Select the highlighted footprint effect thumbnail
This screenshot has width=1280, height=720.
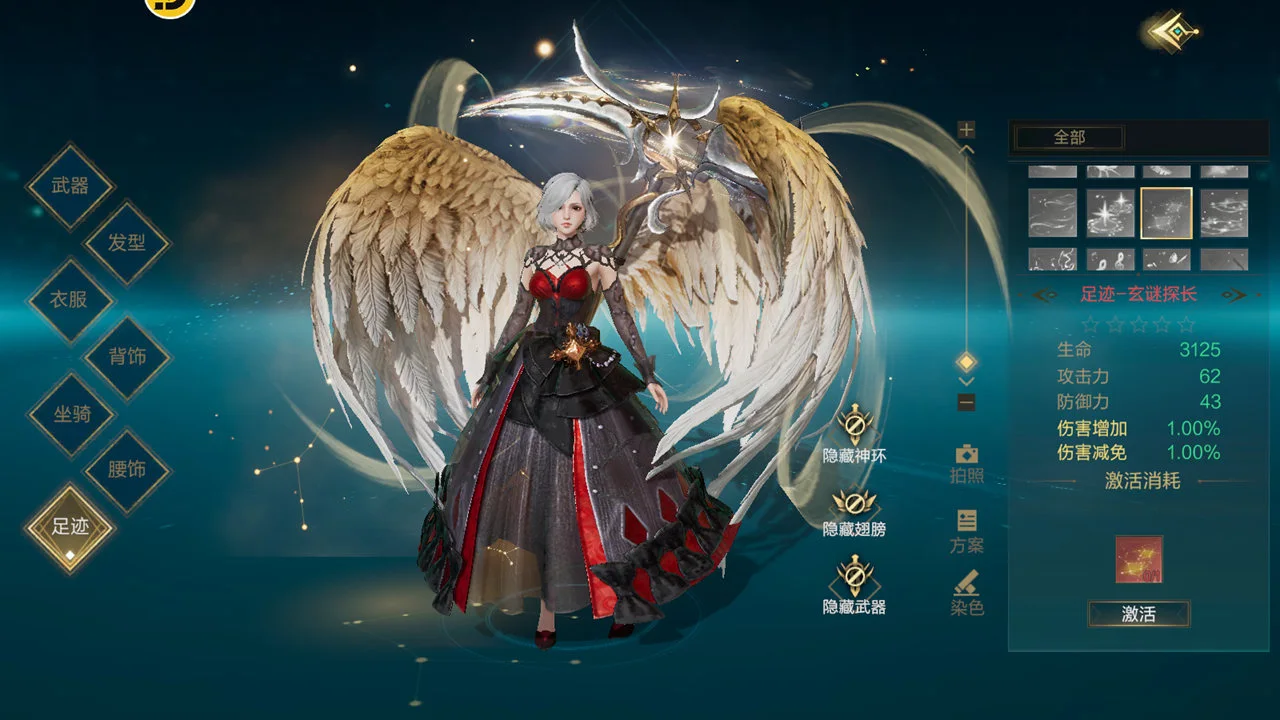(x=1166, y=213)
